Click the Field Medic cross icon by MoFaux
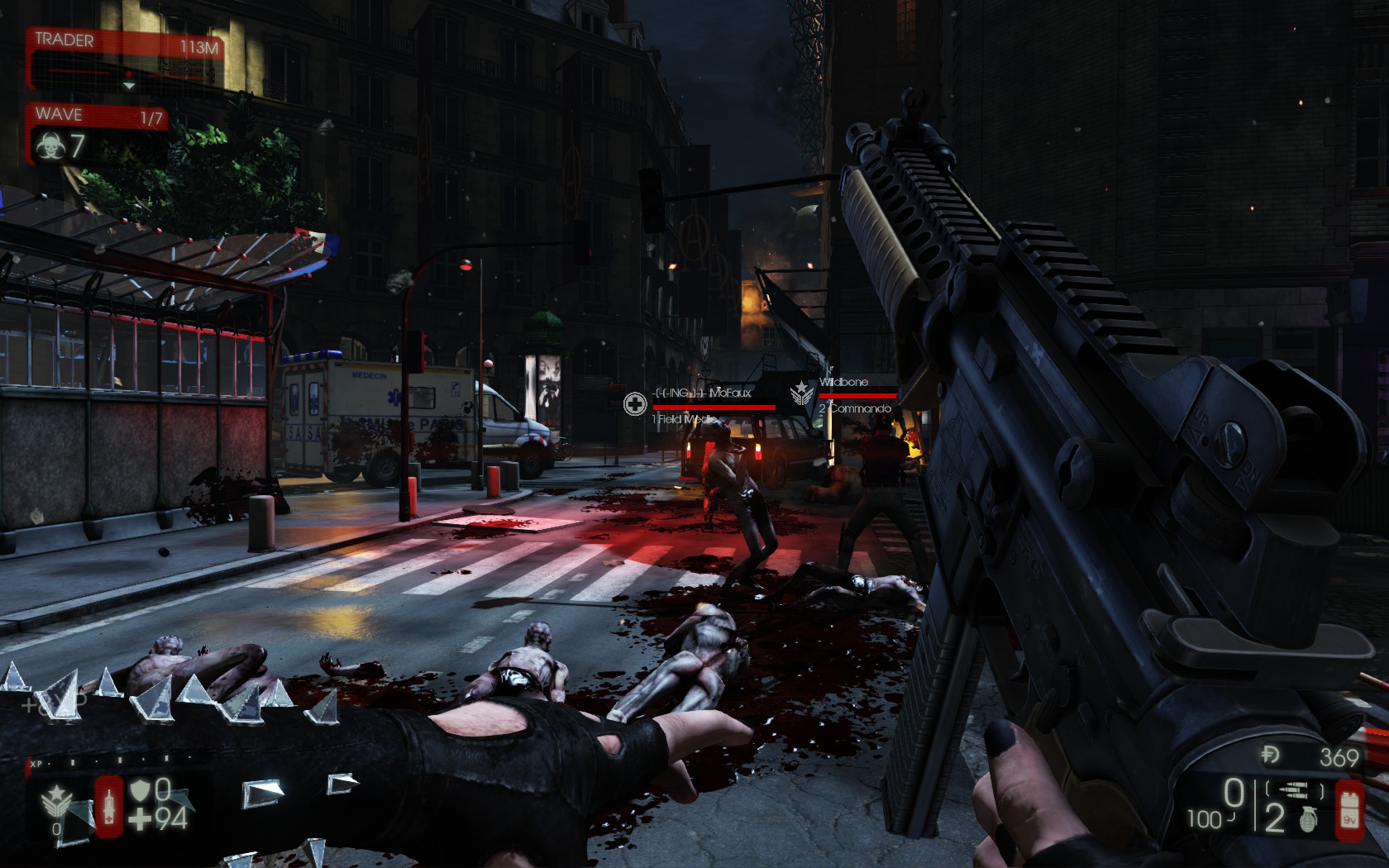1389x868 pixels. pos(635,403)
